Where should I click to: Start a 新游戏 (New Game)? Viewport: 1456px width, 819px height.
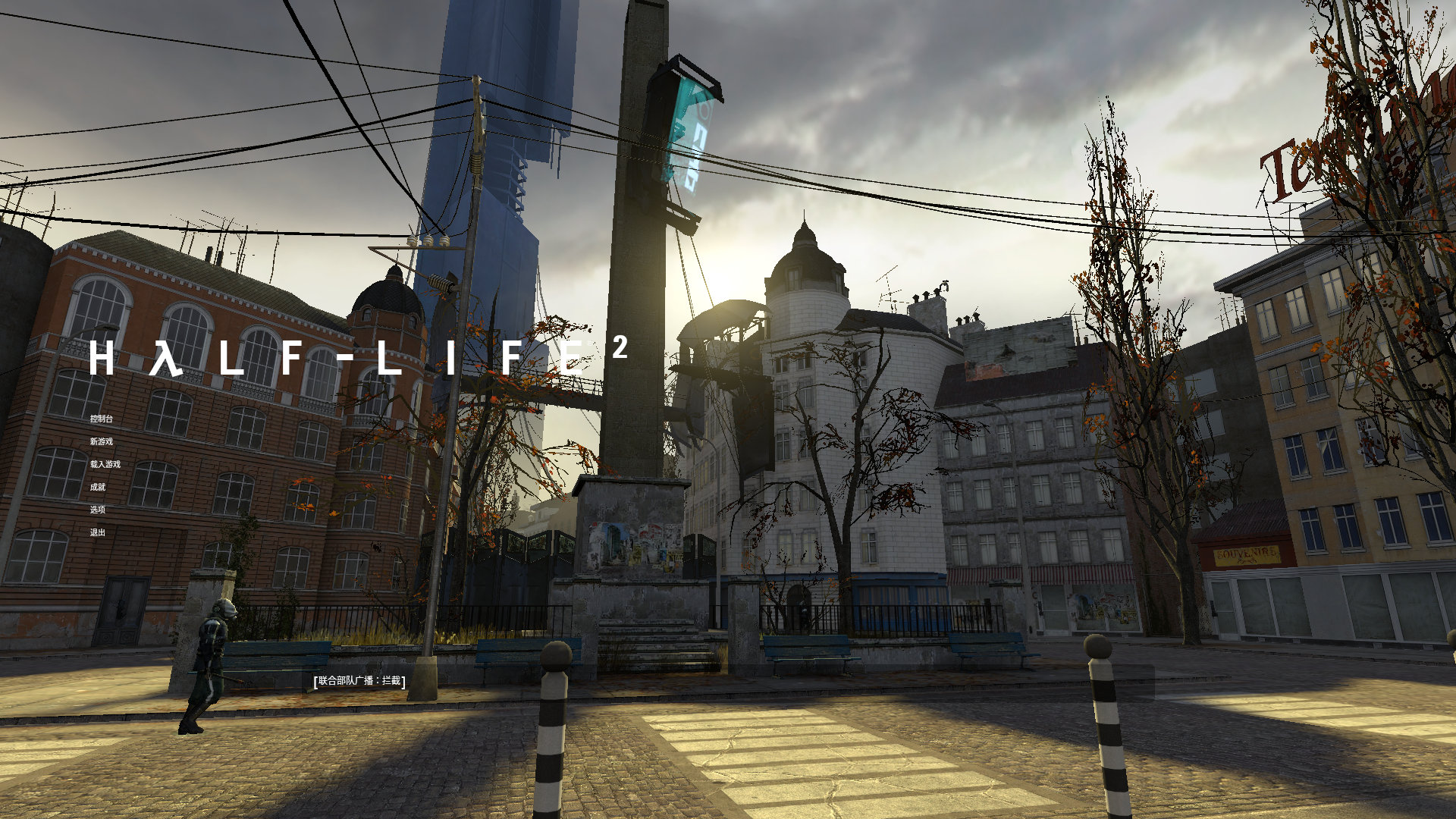click(x=101, y=441)
